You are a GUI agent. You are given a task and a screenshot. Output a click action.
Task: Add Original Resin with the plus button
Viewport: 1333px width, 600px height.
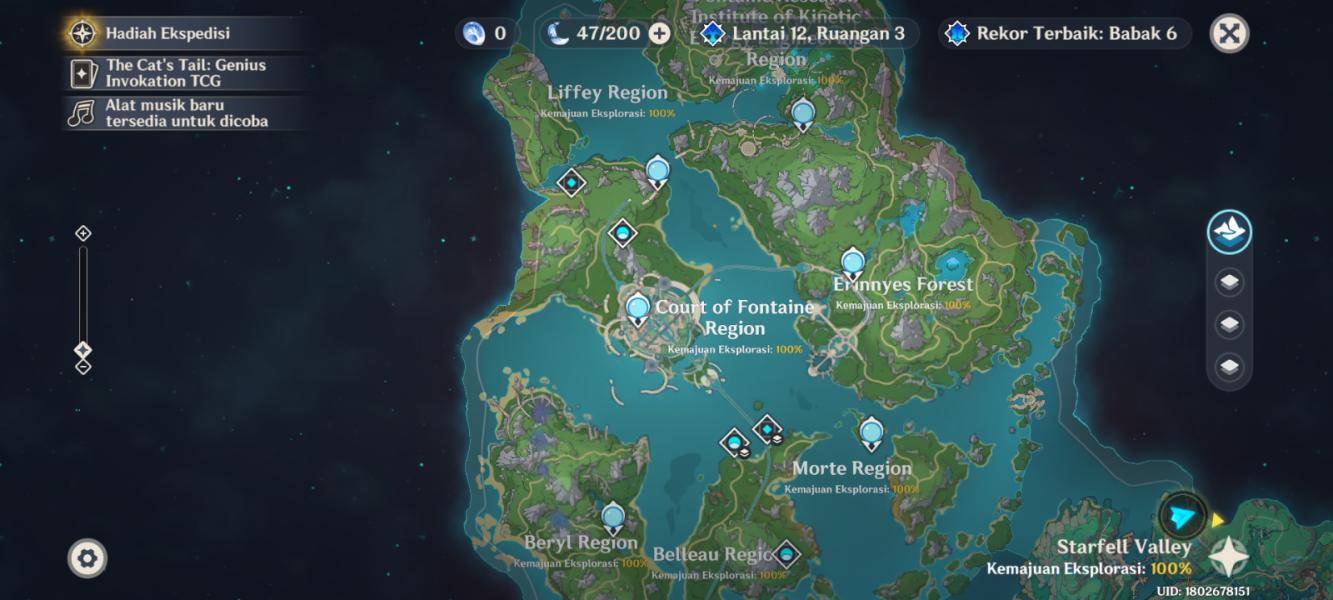click(x=659, y=33)
